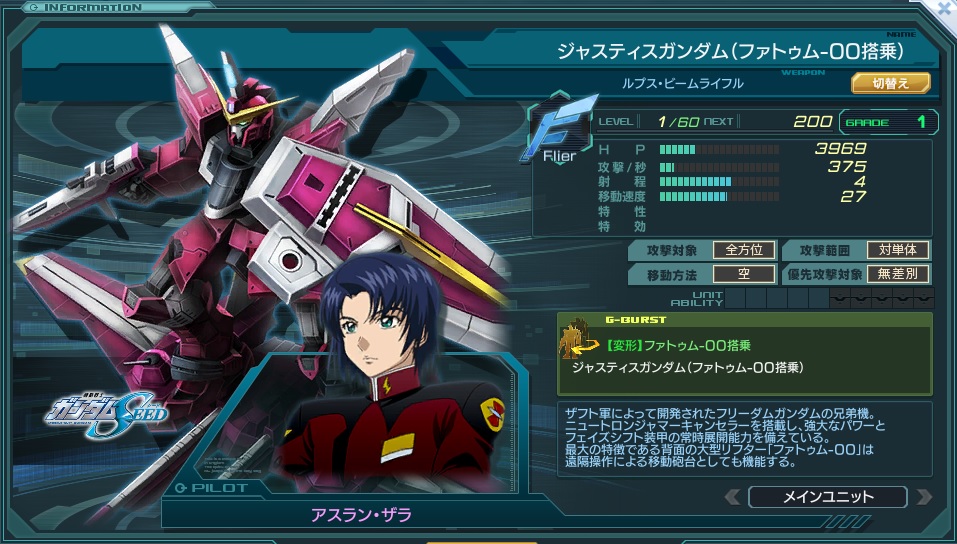This screenshot has height=544, width=957.
Task: Select the メインユニット label button
Action: tap(827, 497)
